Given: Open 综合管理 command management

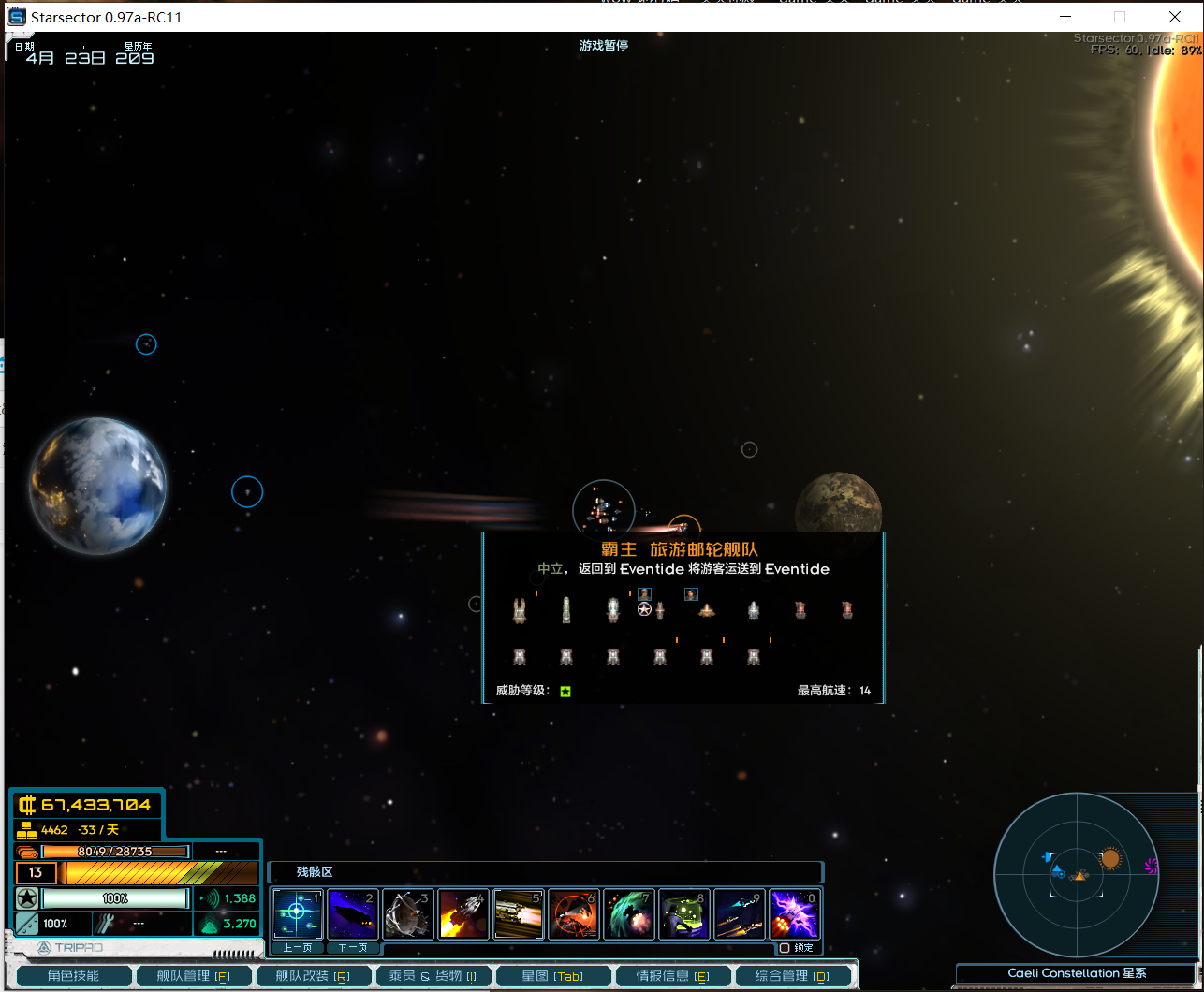Looking at the screenshot, I should tap(793, 976).
